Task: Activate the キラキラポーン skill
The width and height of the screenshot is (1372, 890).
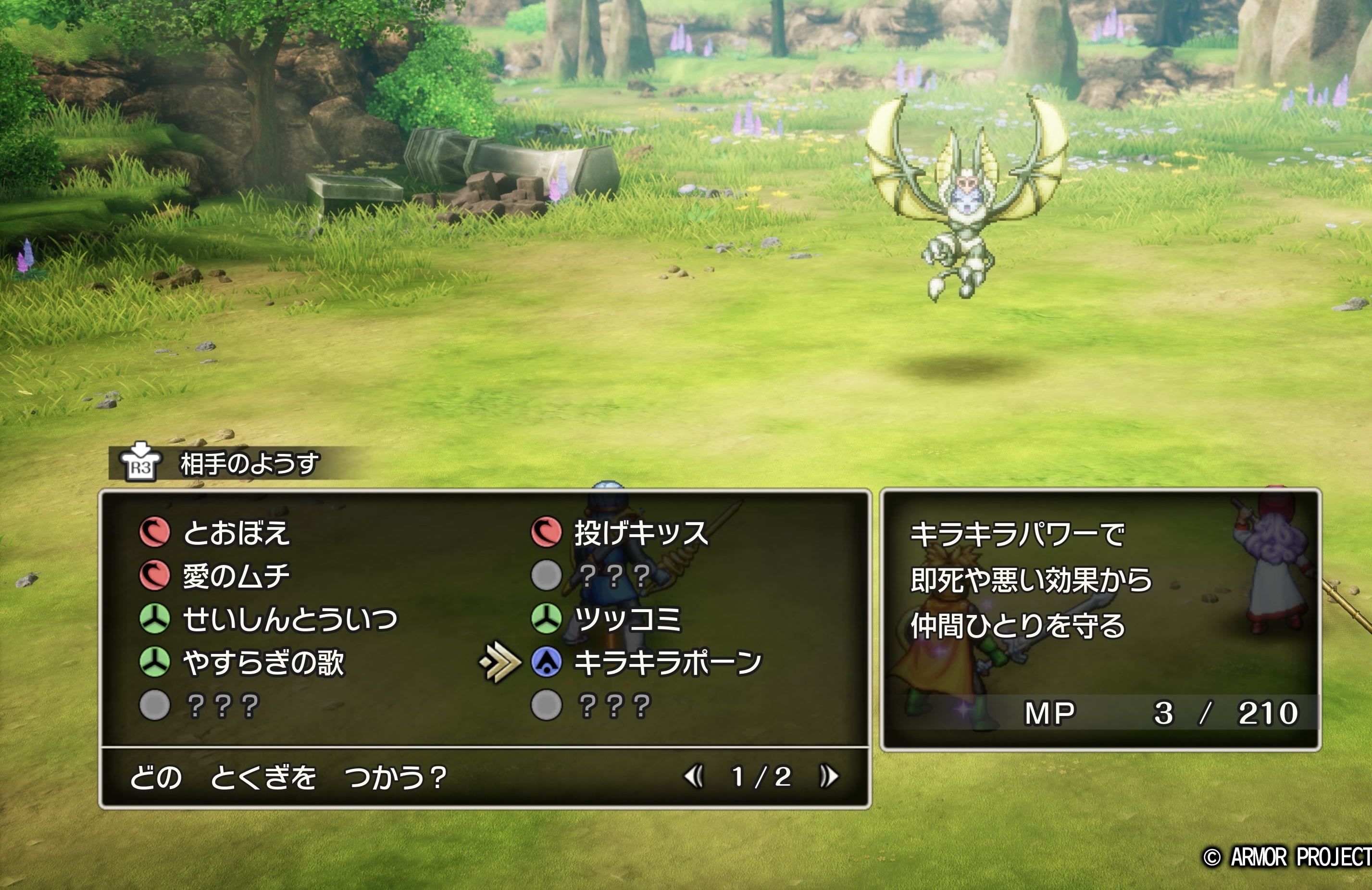Action: (668, 662)
